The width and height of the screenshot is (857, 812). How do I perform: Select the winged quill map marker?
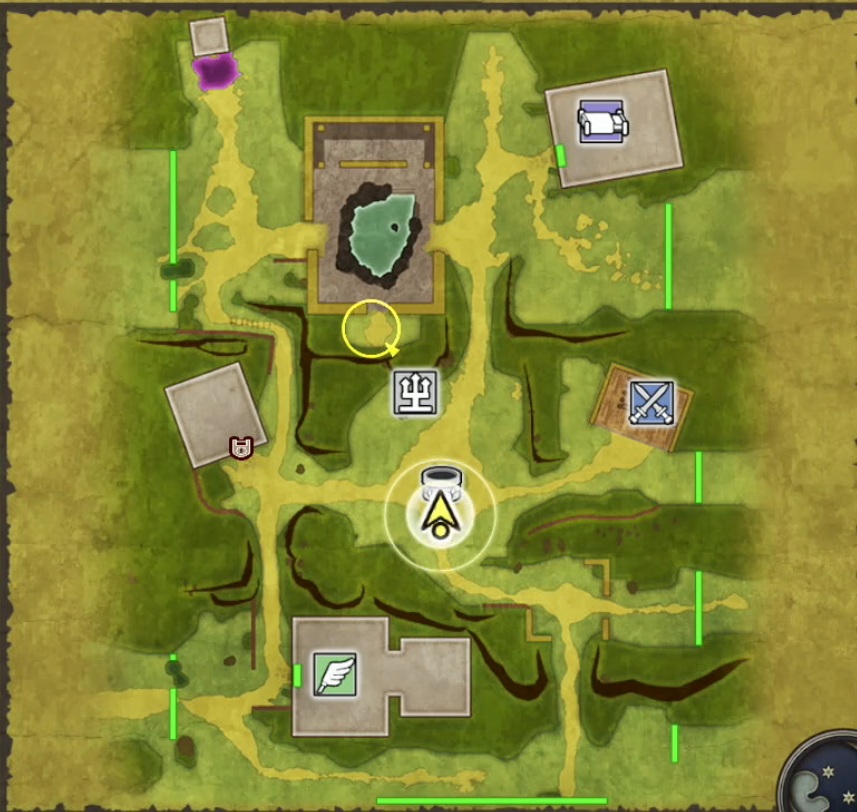coord(335,673)
